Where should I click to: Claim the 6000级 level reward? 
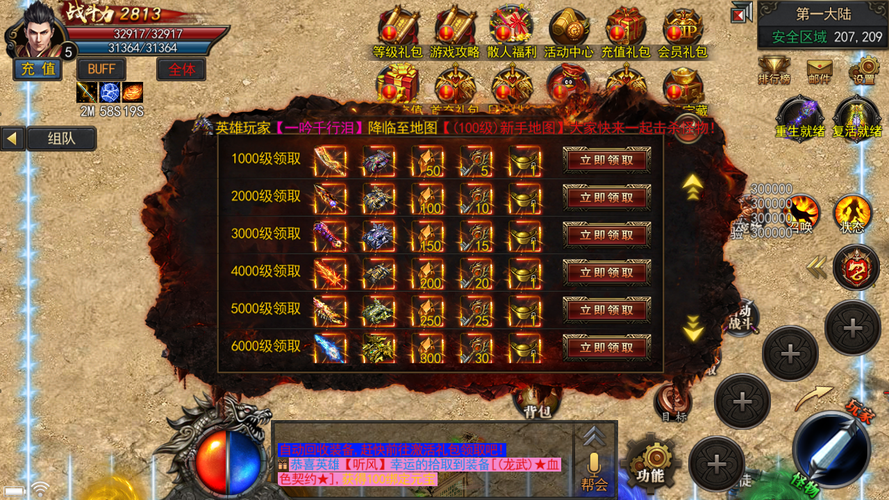coord(607,346)
